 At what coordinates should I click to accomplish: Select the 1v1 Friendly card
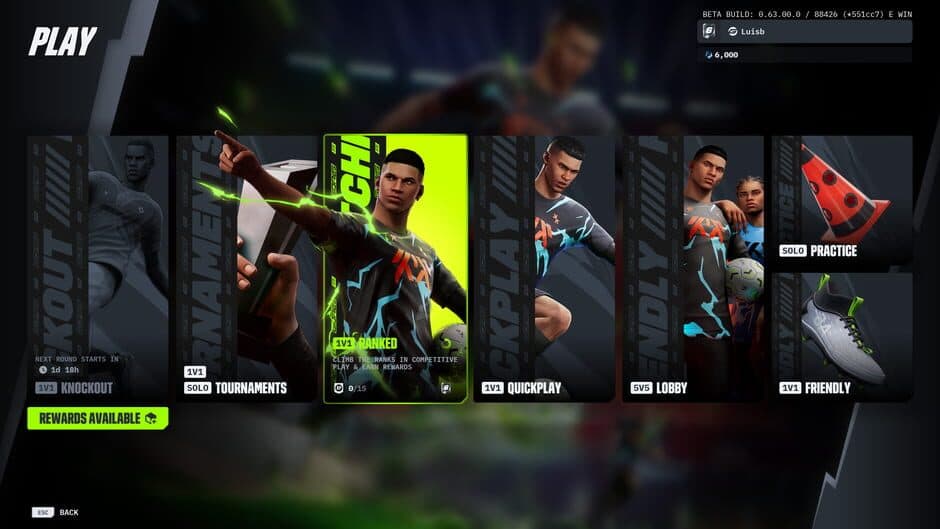tap(842, 336)
